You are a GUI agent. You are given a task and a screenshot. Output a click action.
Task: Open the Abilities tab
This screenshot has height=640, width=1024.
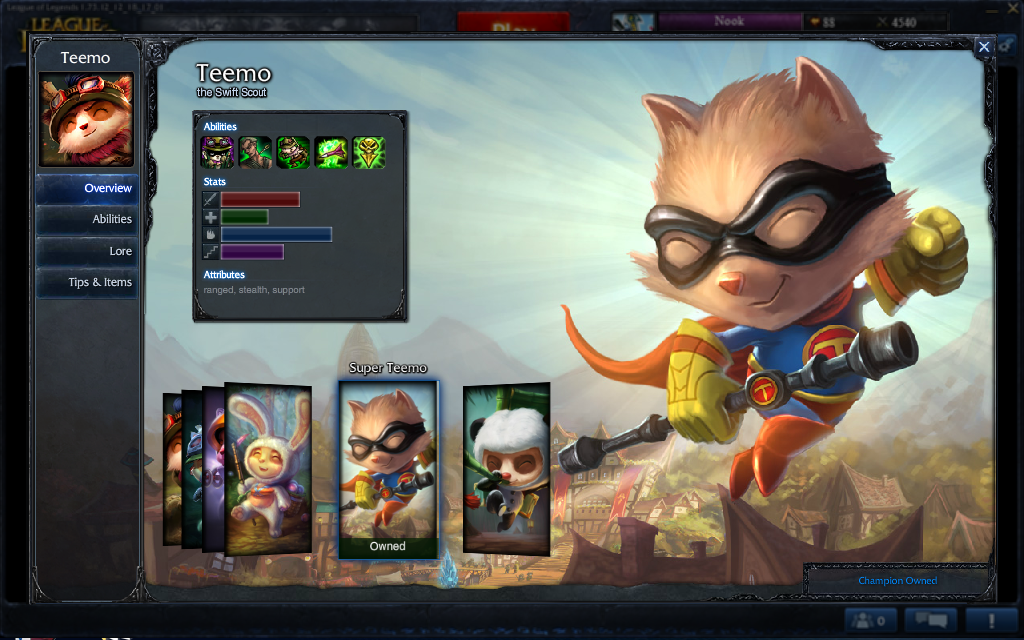87,219
